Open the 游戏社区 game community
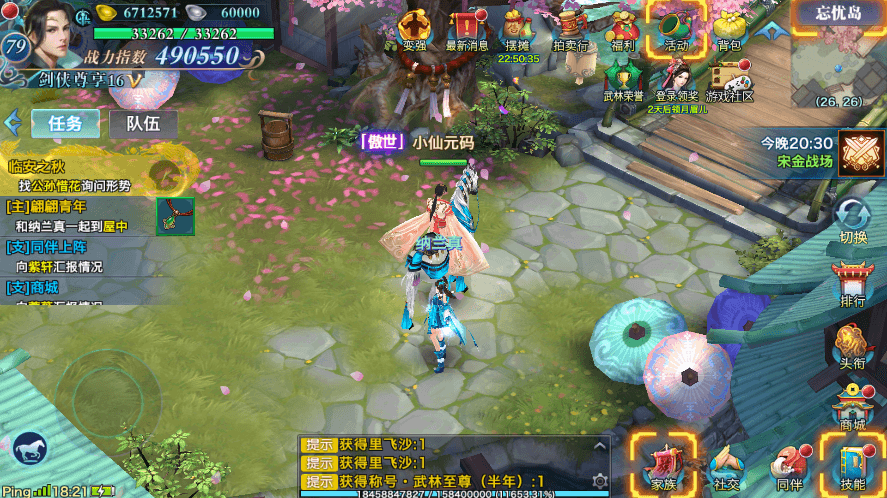This screenshot has width=887, height=498. coord(729,80)
